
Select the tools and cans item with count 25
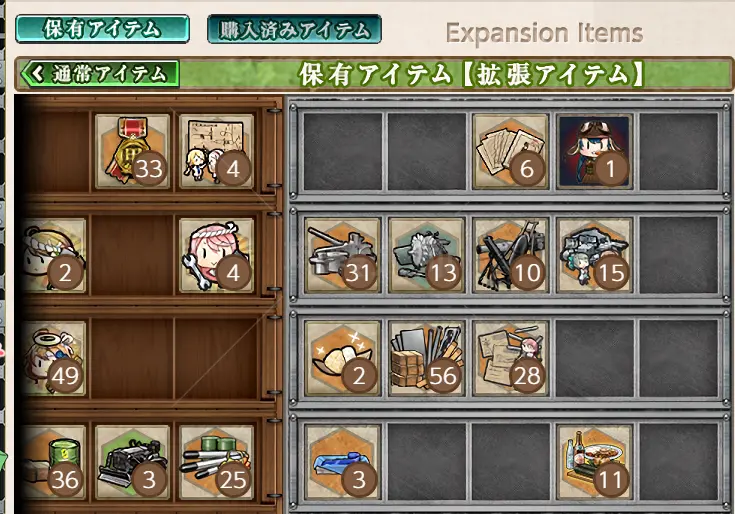[216, 462]
